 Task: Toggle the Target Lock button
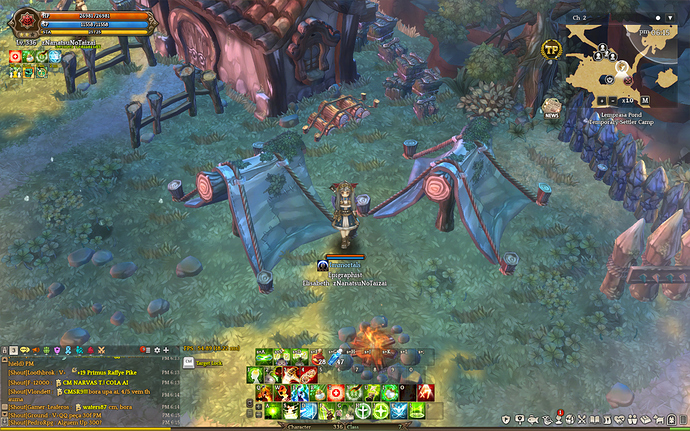(x=203, y=362)
